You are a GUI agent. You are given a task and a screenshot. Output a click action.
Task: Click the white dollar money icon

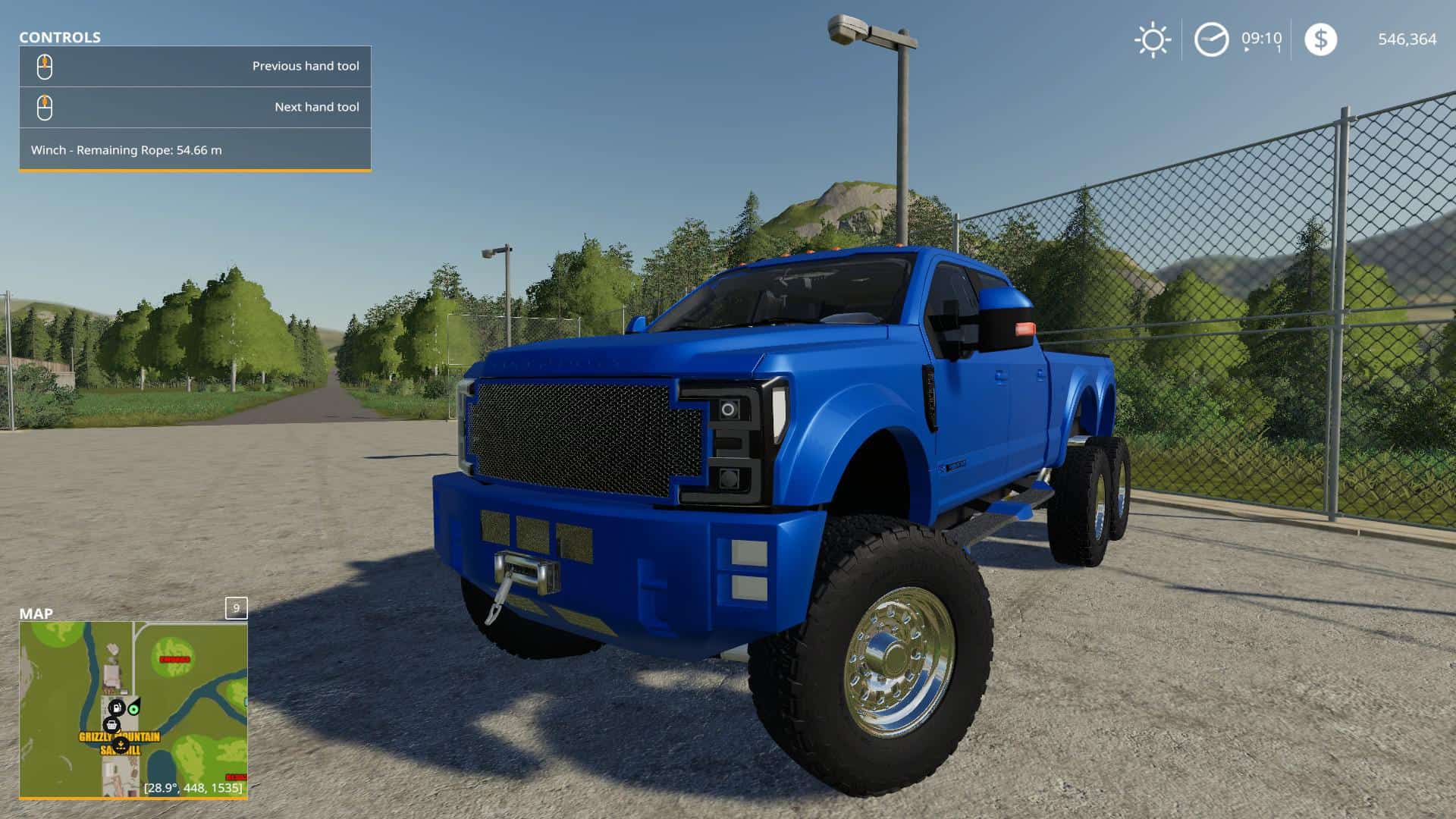click(x=1322, y=39)
